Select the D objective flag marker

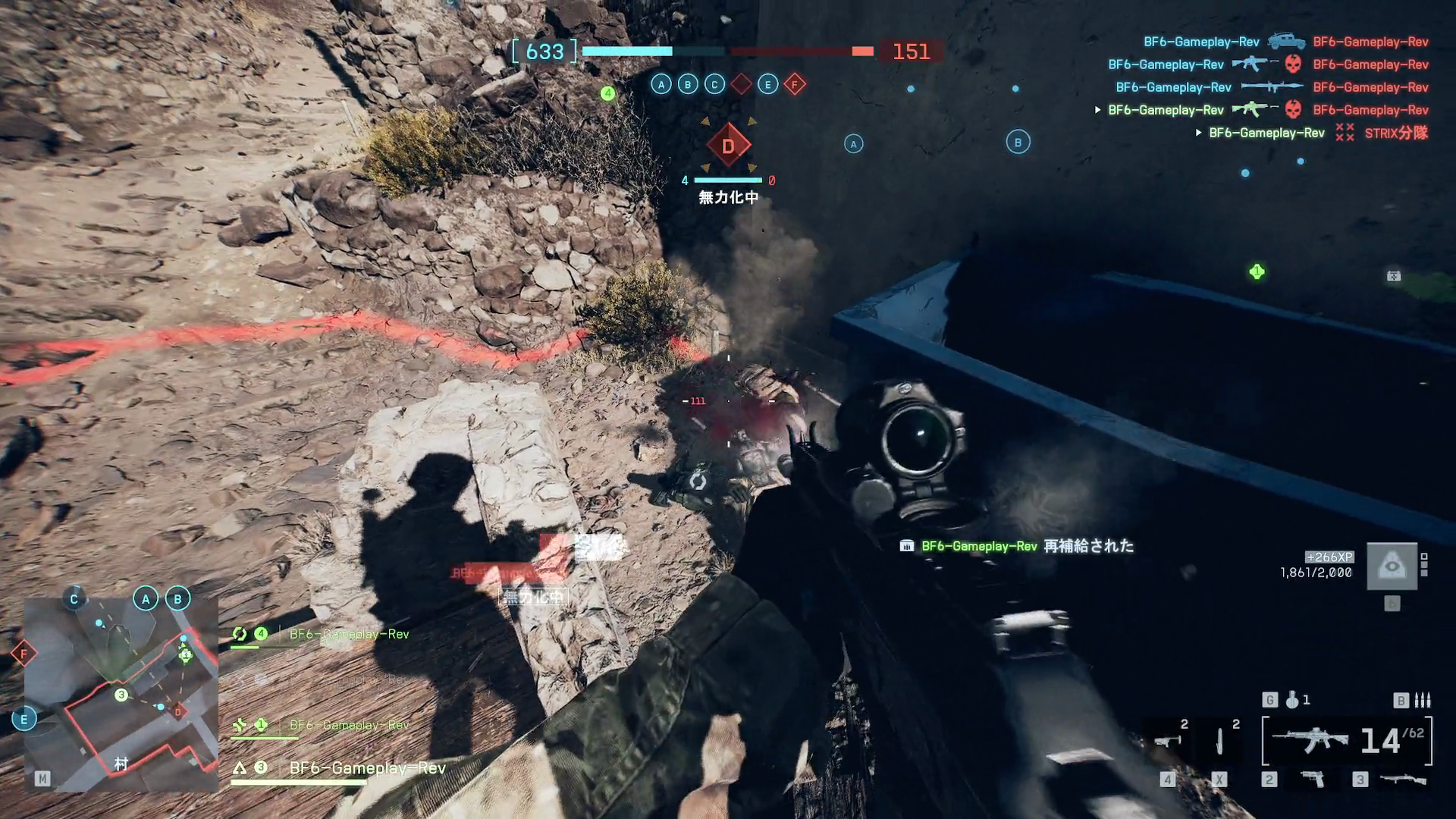pos(730,146)
